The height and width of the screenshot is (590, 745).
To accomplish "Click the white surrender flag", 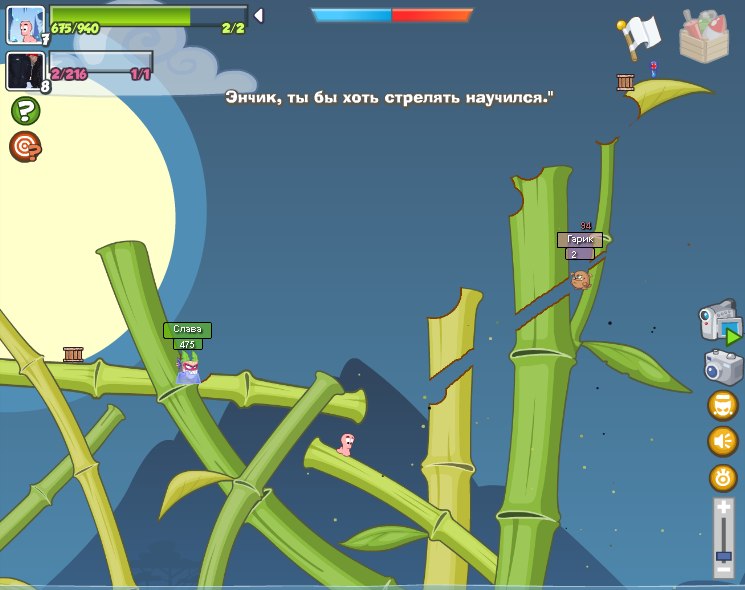I will click(638, 37).
